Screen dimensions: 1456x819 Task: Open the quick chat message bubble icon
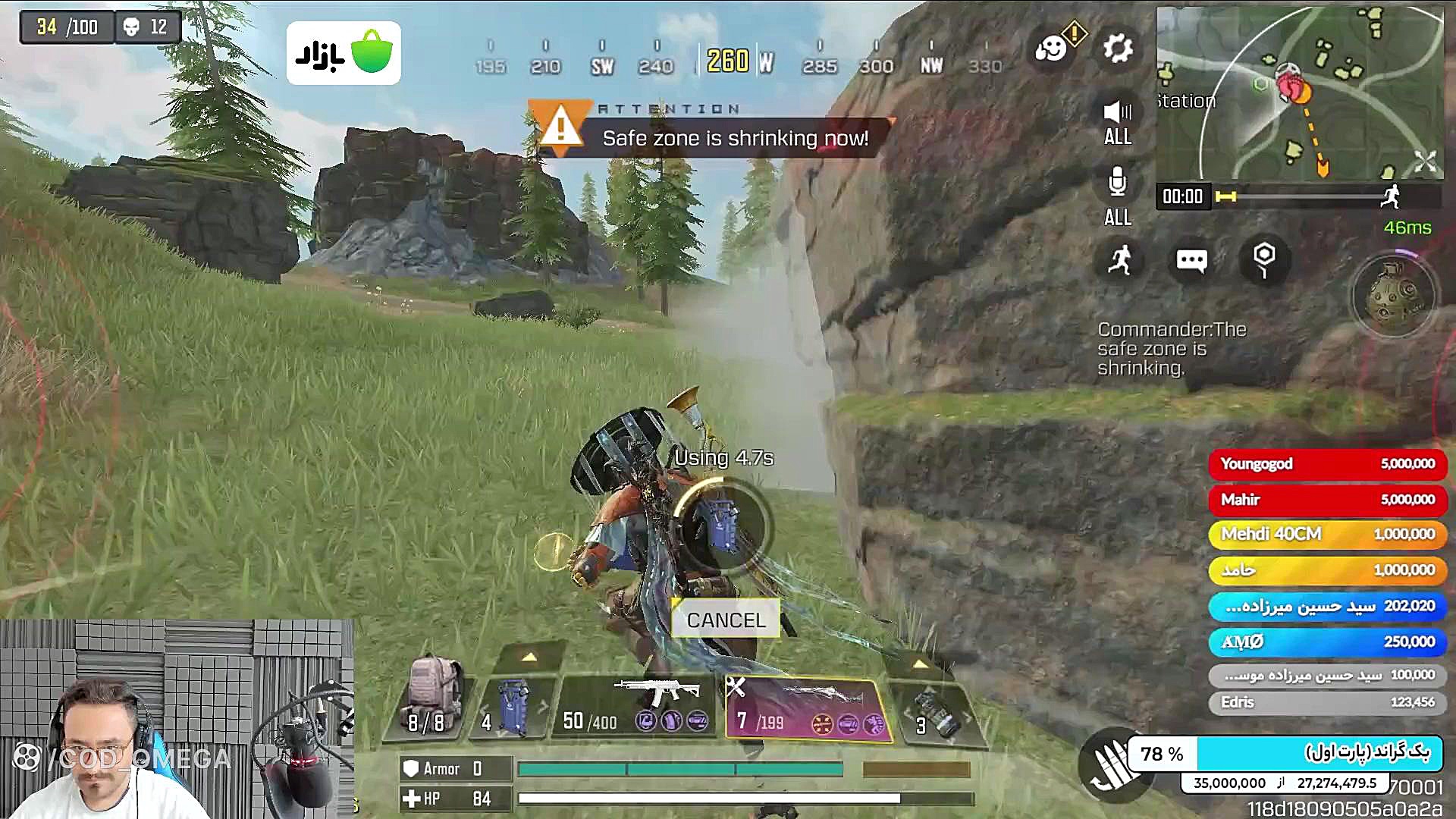pyautogui.click(x=1191, y=261)
